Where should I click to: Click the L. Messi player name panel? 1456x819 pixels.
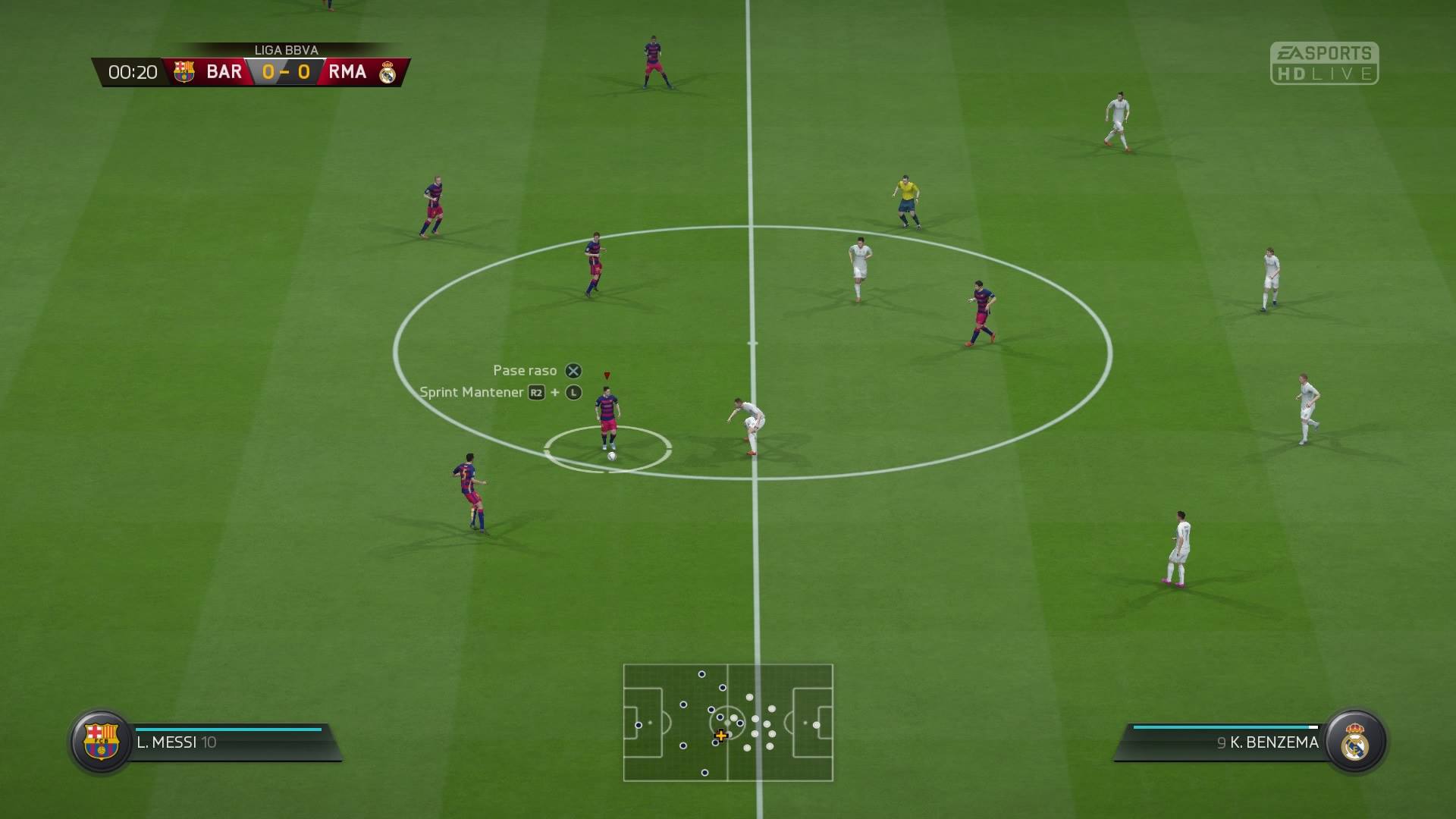pyautogui.click(x=227, y=742)
